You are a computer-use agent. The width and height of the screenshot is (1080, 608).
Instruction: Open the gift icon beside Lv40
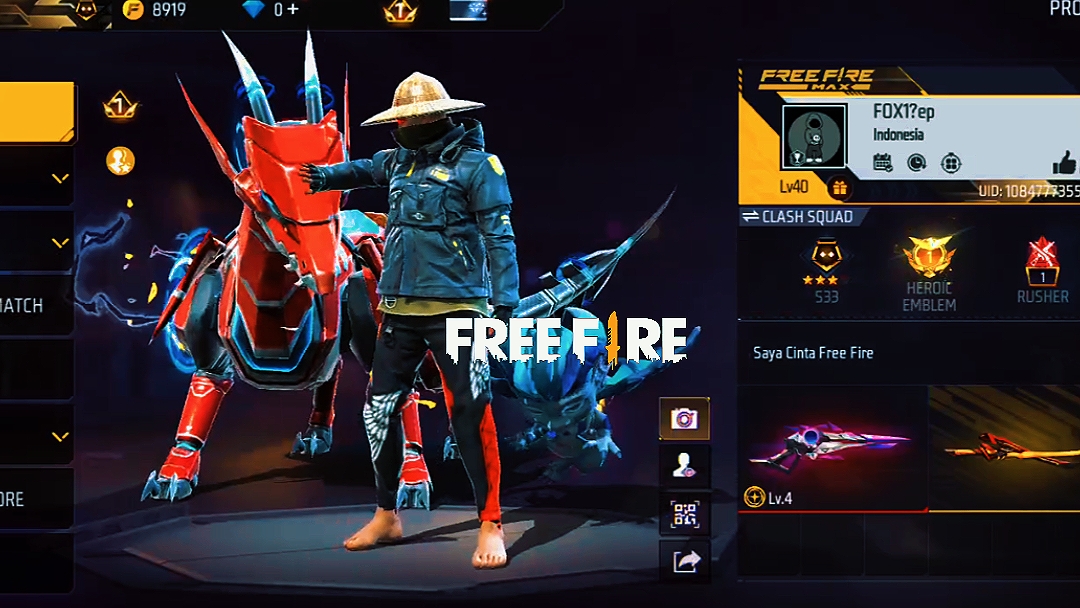tap(838, 187)
